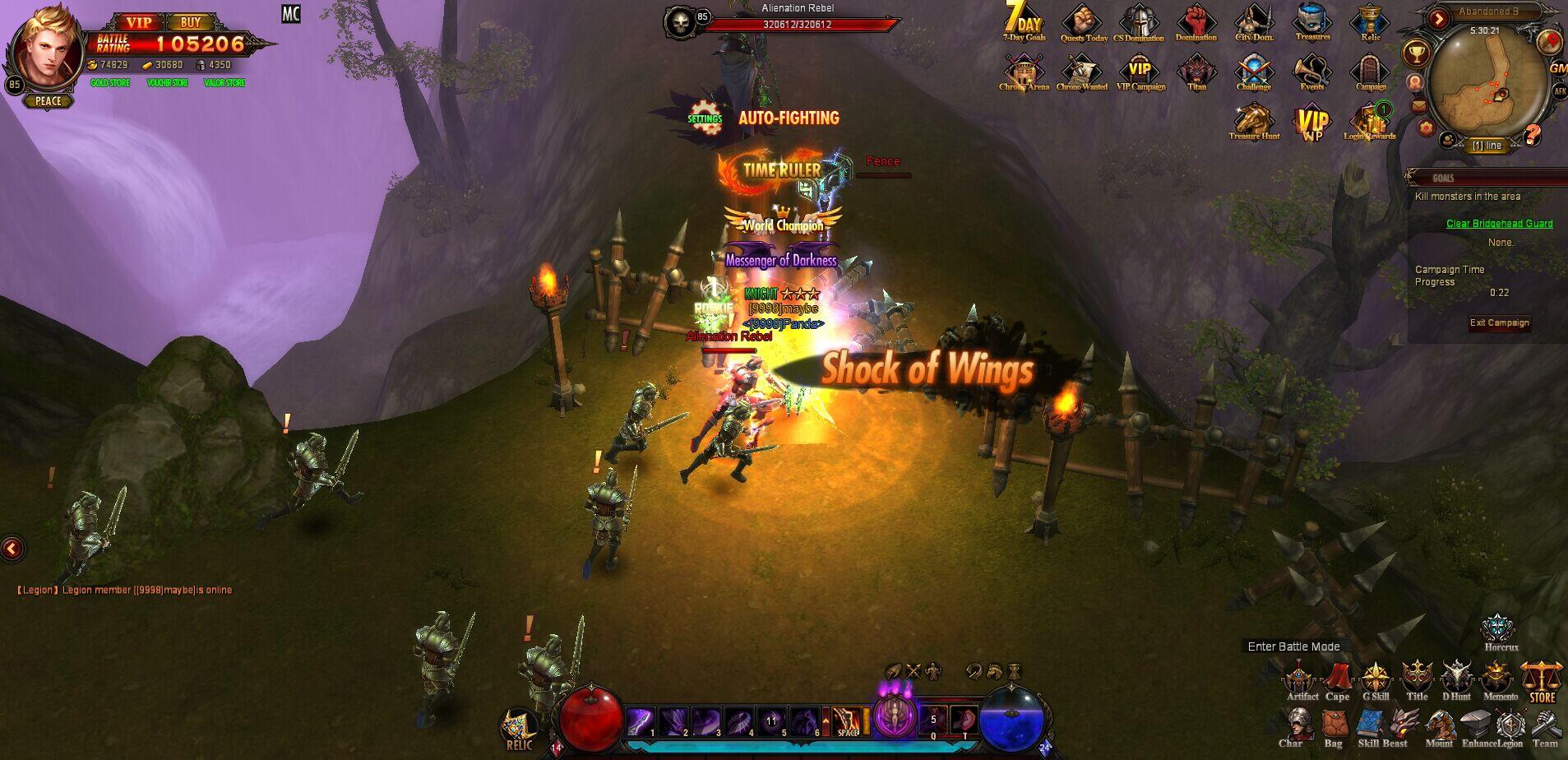Screen dimensions: 1568x760
Task: Toggle PEACE mode under the avatar
Action: click(50, 100)
